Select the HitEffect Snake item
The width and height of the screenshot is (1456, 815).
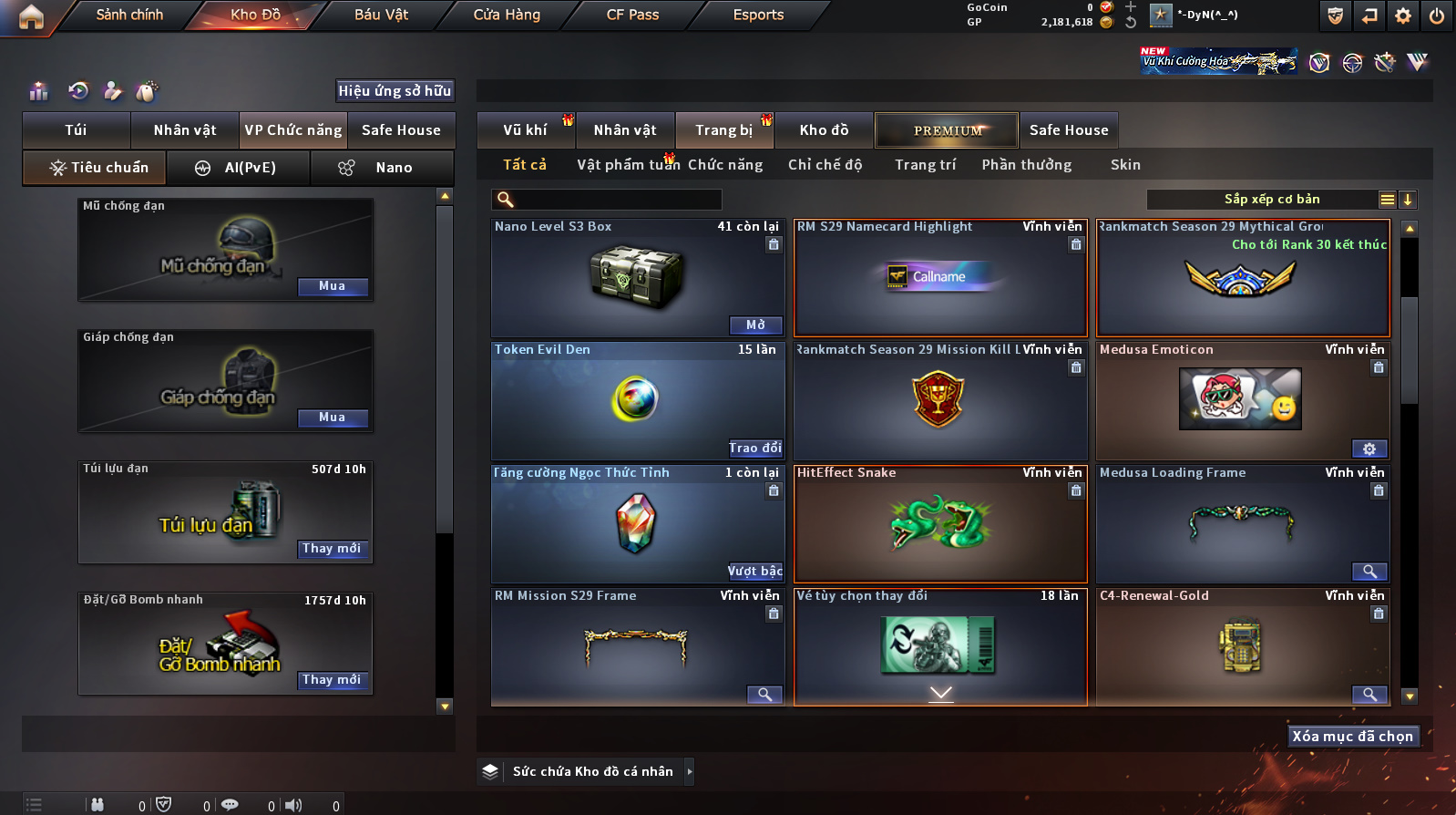tap(940, 523)
